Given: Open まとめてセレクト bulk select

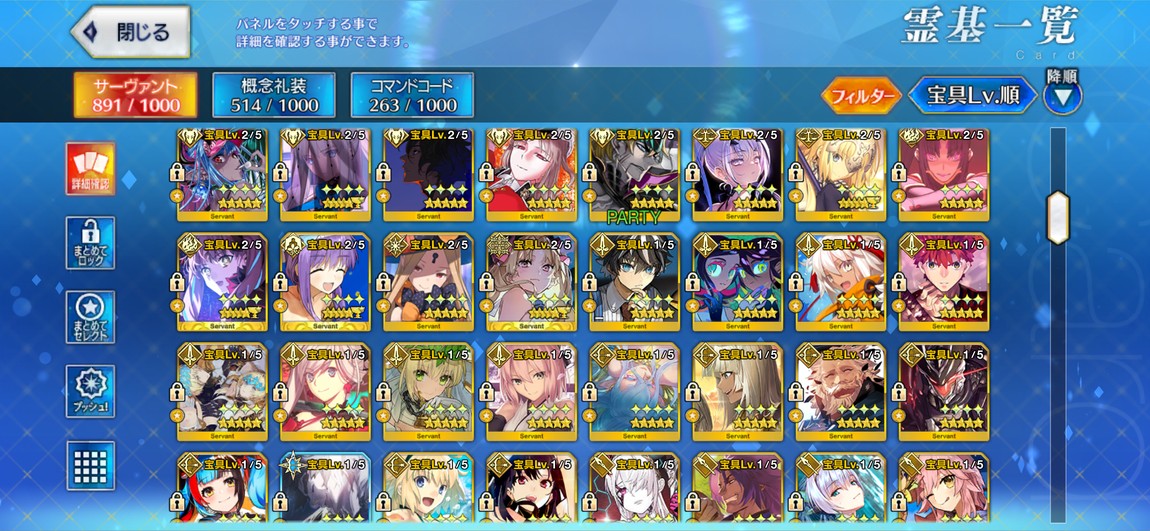Looking at the screenshot, I should coord(90,317).
